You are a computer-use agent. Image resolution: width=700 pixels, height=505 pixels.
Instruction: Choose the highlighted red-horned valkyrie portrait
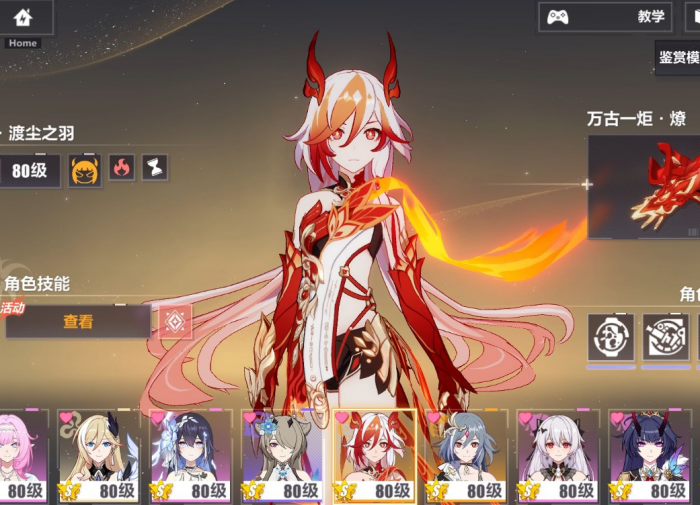click(374, 455)
